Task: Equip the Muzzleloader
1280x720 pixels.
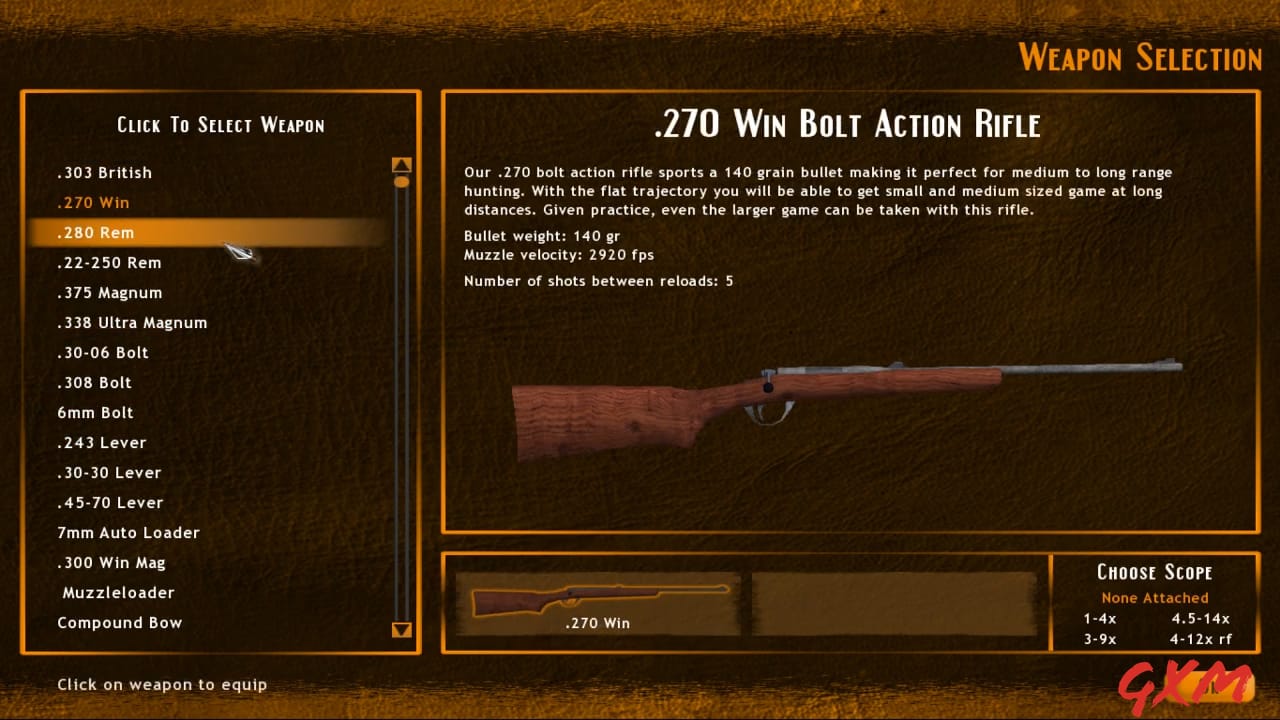Action: pyautogui.click(x=117, y=592)
